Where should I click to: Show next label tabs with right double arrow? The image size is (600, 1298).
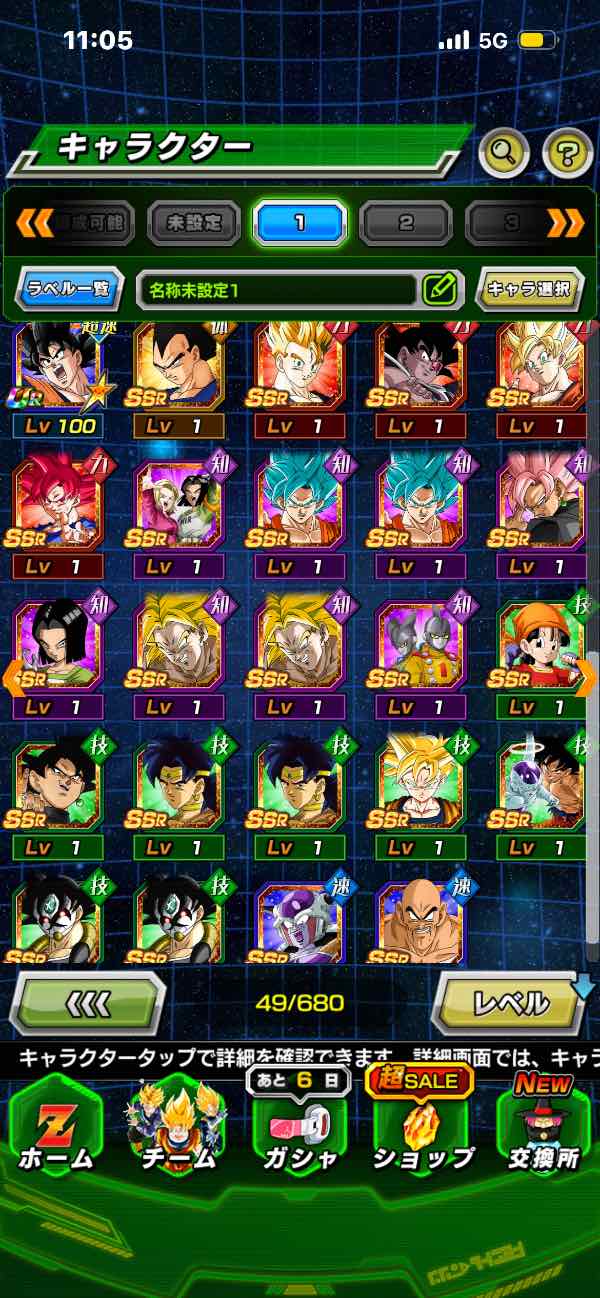[x=566, y=222]
